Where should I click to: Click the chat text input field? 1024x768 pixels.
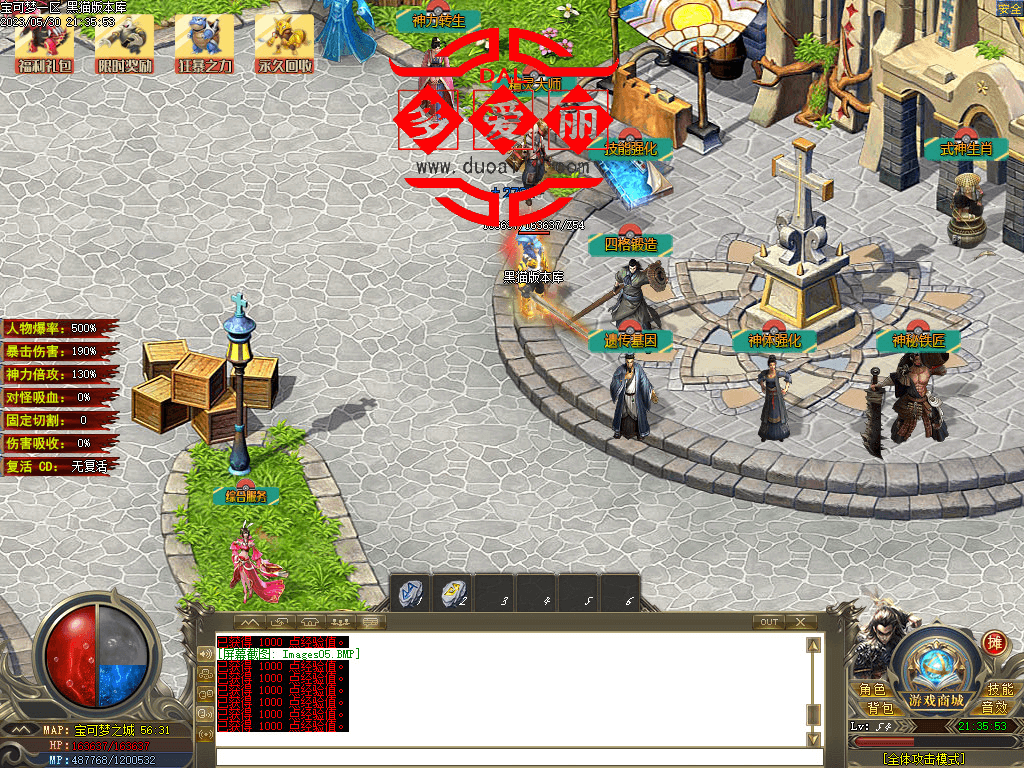pos(510,757)
